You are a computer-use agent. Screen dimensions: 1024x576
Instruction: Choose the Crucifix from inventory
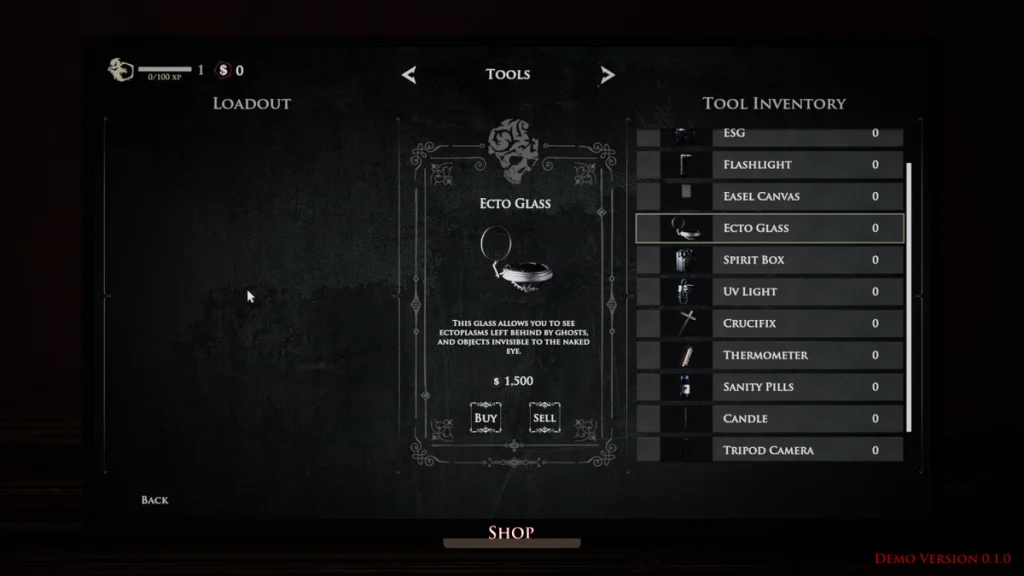[770, 324]
